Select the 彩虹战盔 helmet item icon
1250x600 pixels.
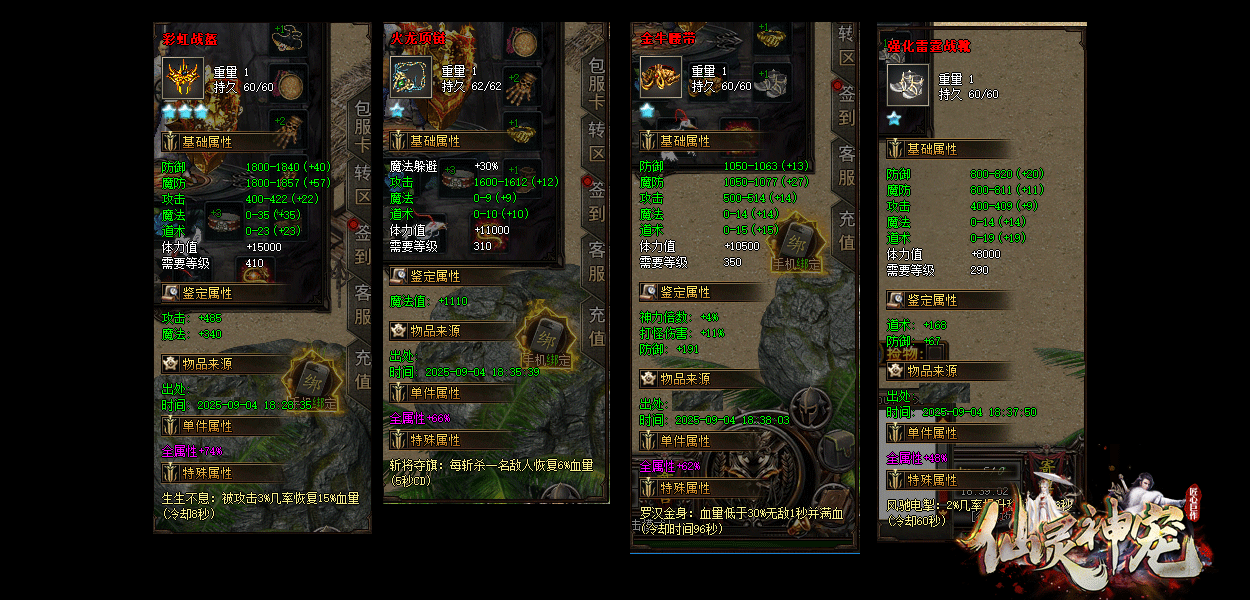(x=182, y=77)
